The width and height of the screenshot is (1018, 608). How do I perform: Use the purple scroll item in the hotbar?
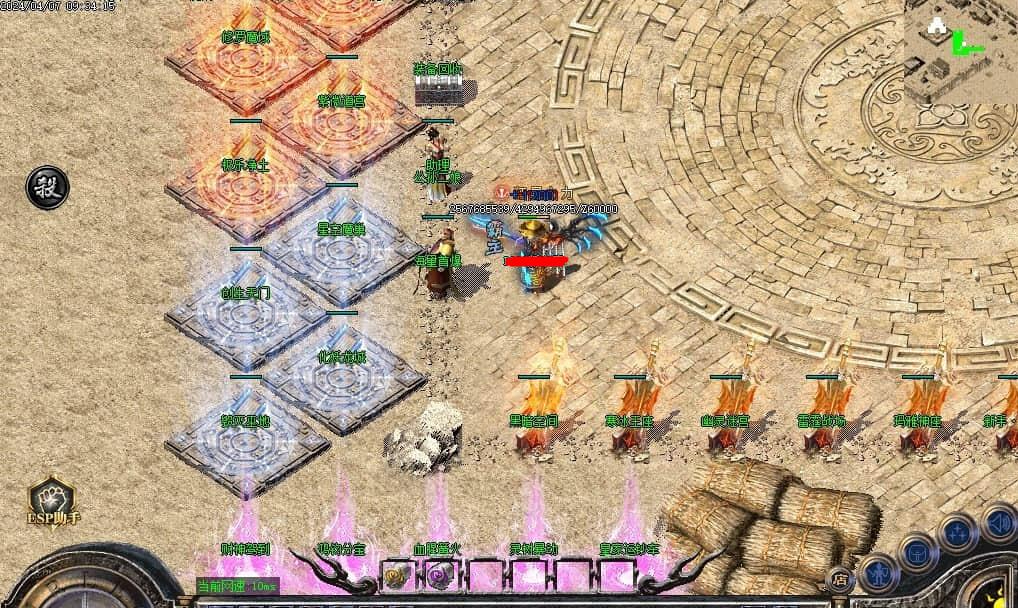(440, 575)
